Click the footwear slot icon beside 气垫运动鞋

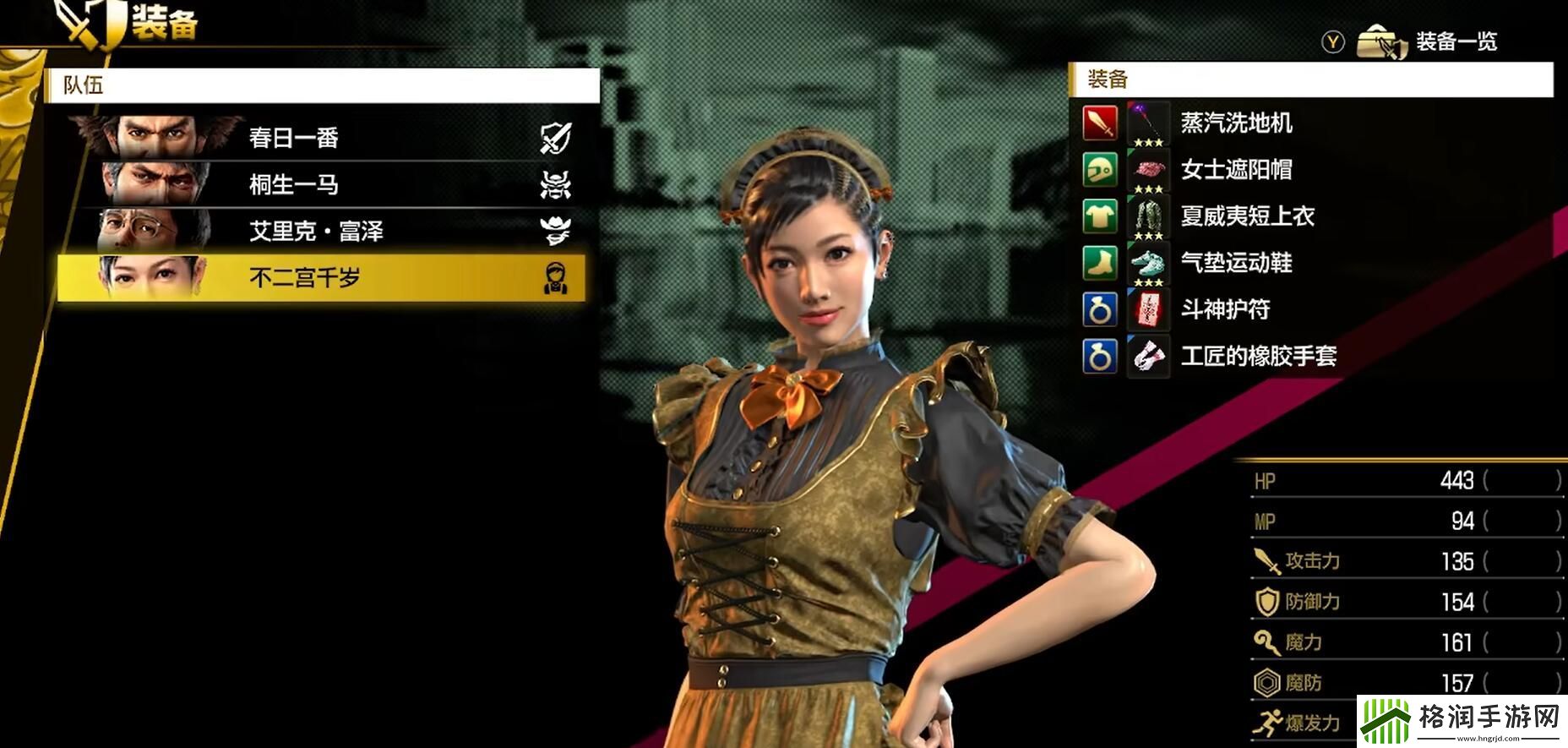click(1099, 263)
